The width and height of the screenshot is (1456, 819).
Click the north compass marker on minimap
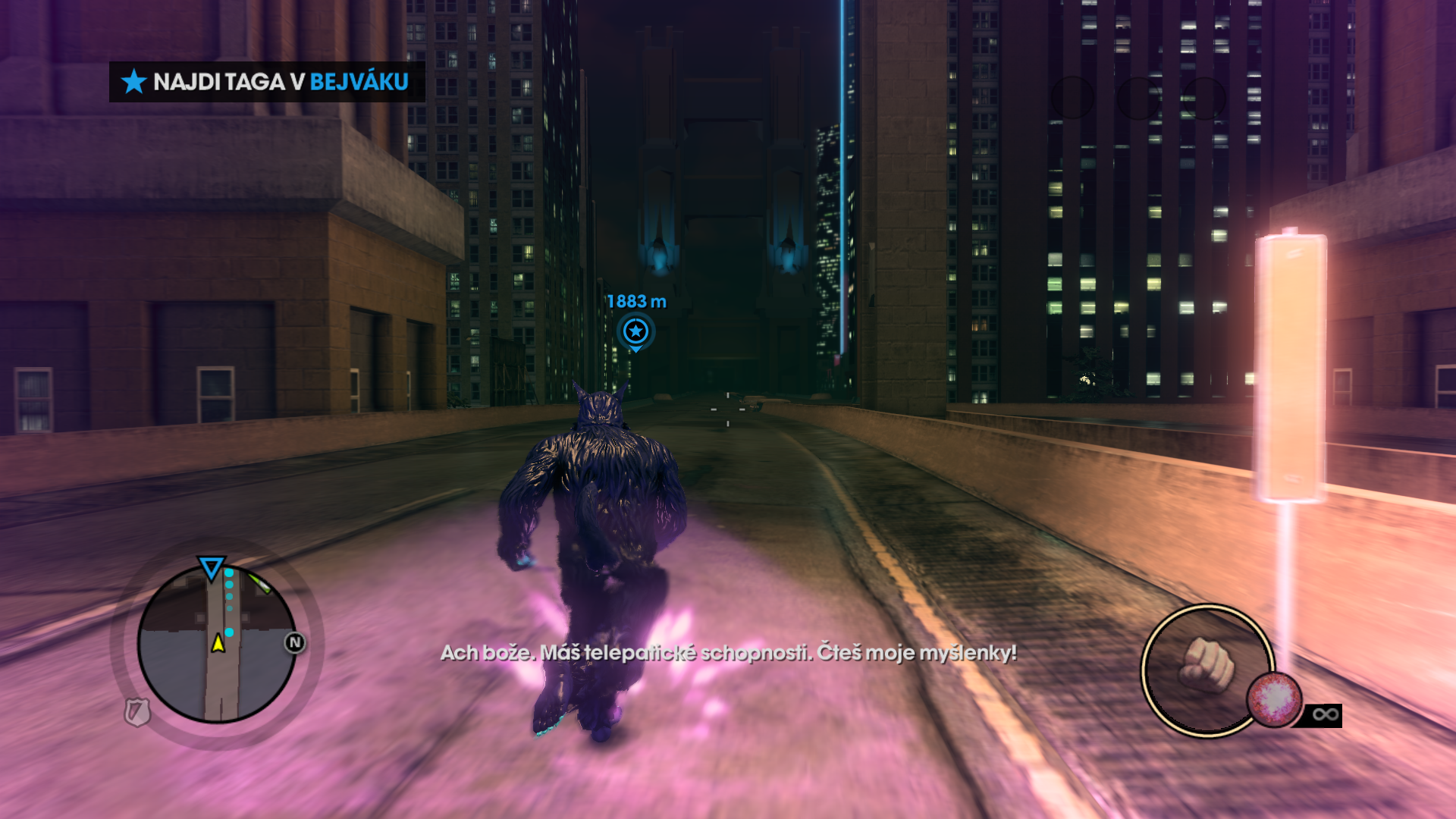coord(295,643)
